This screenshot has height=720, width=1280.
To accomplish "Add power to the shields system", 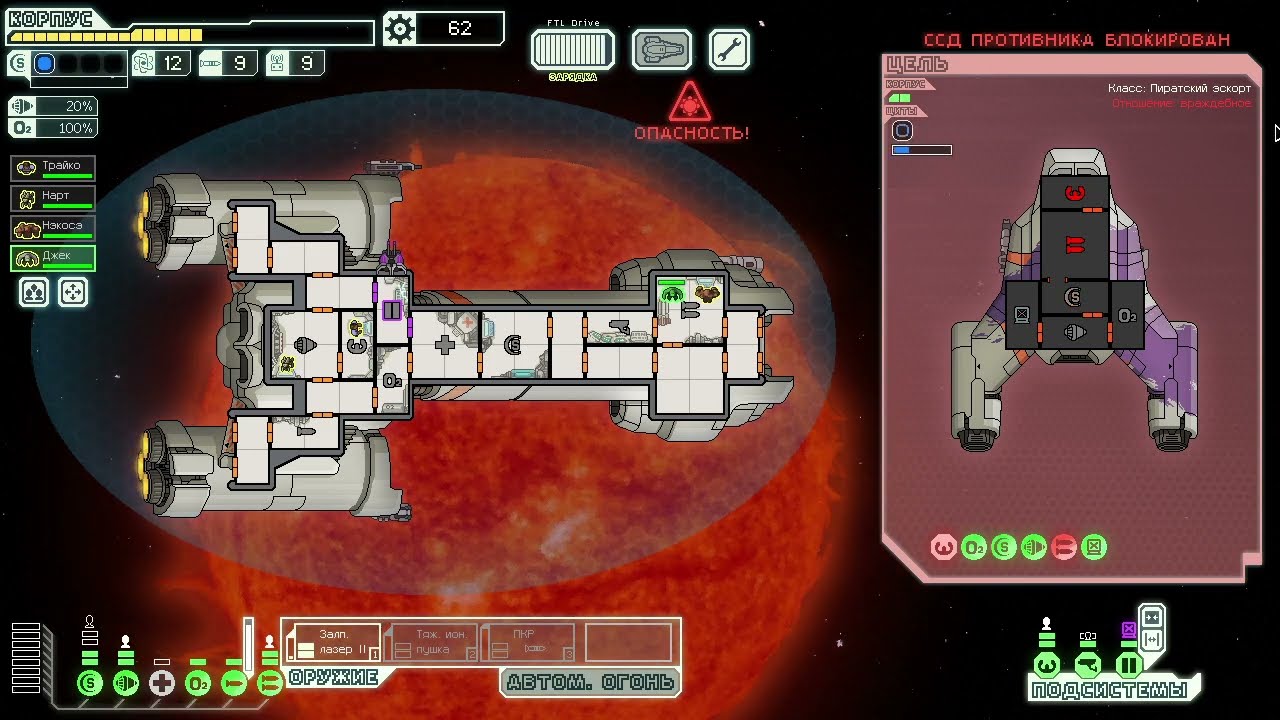I will tap(90, 684).
